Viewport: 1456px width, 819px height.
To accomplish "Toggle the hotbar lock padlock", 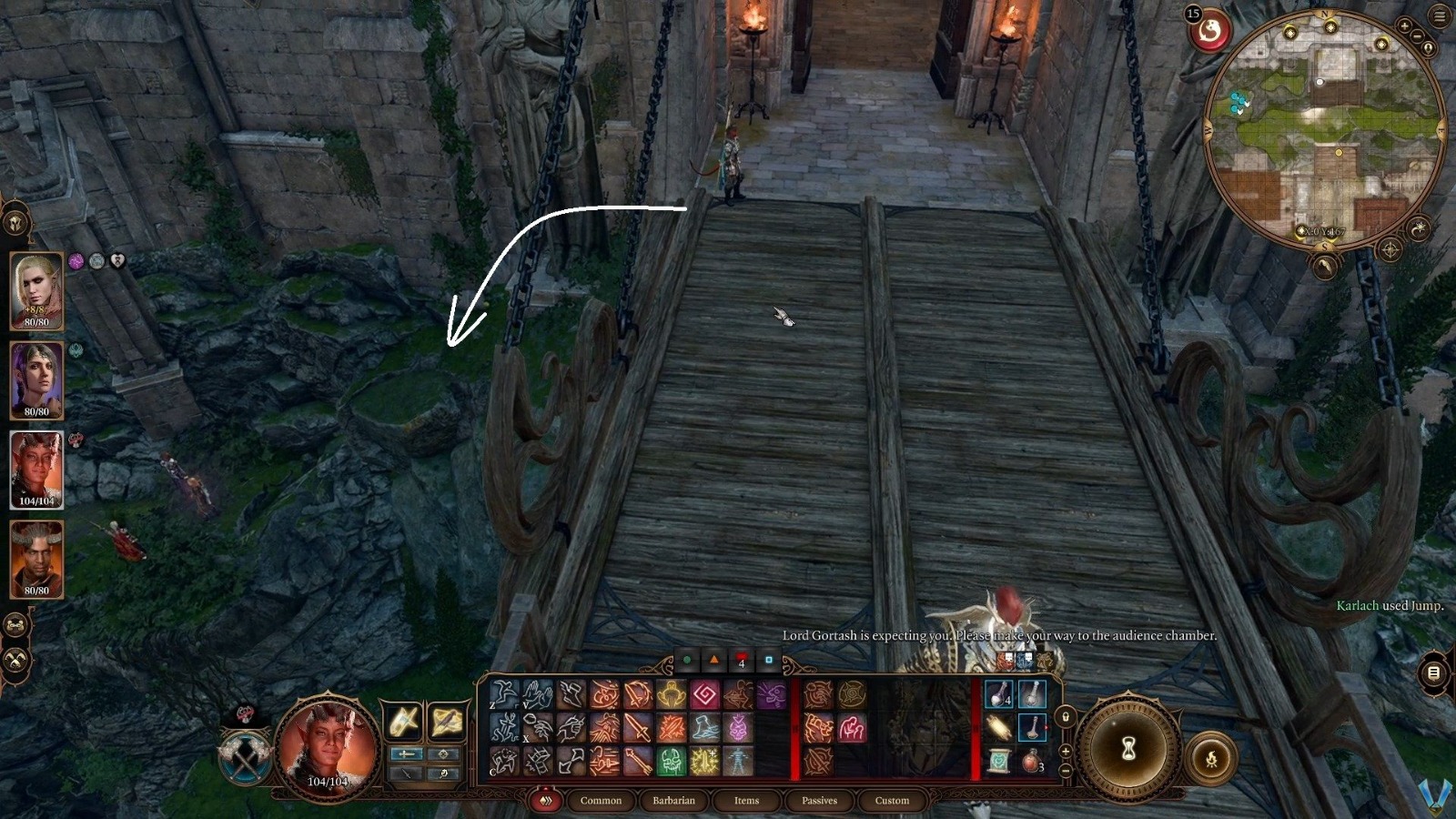I will pos(1067,717).
